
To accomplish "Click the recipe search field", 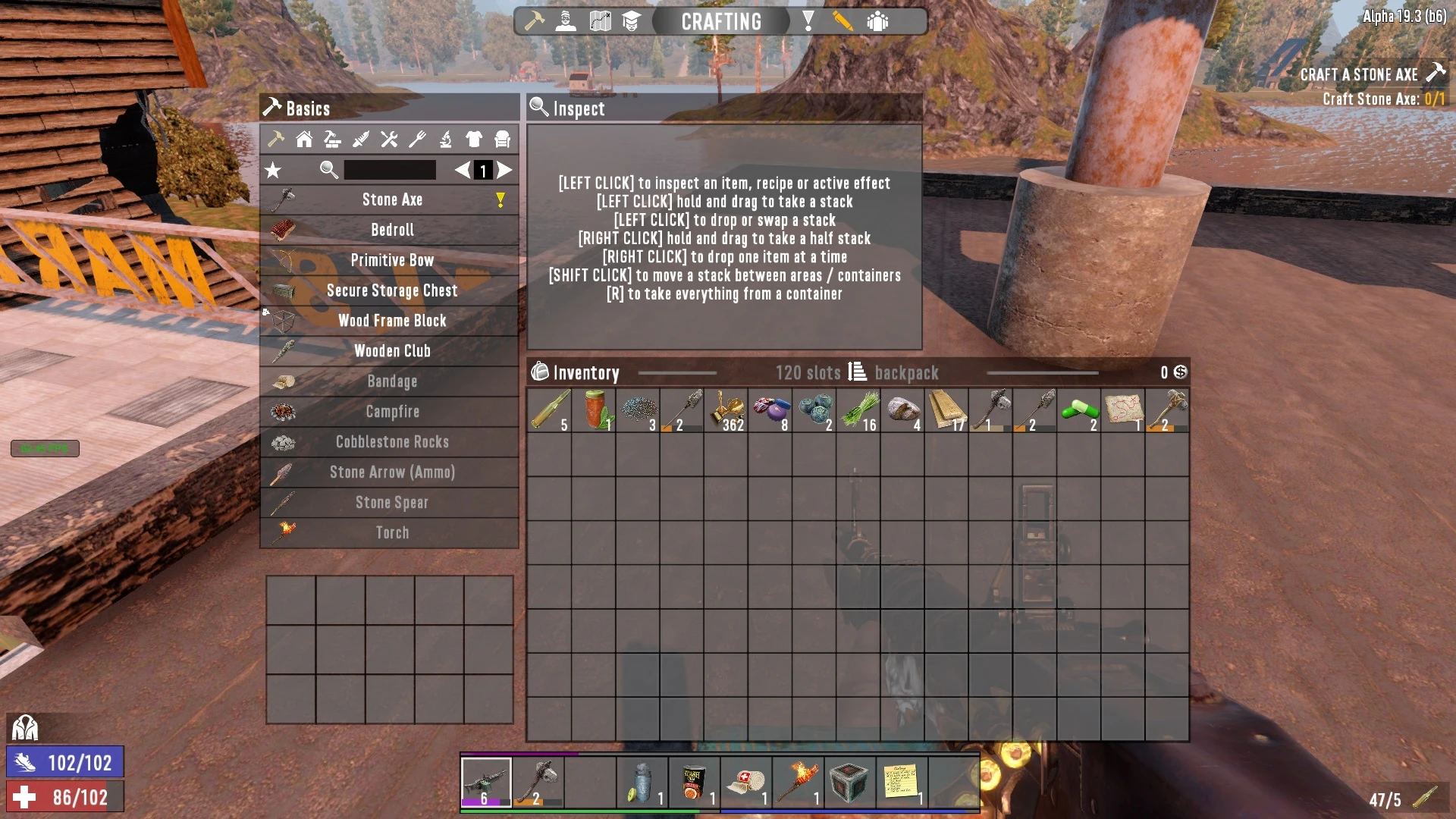I will pos(390,170).
